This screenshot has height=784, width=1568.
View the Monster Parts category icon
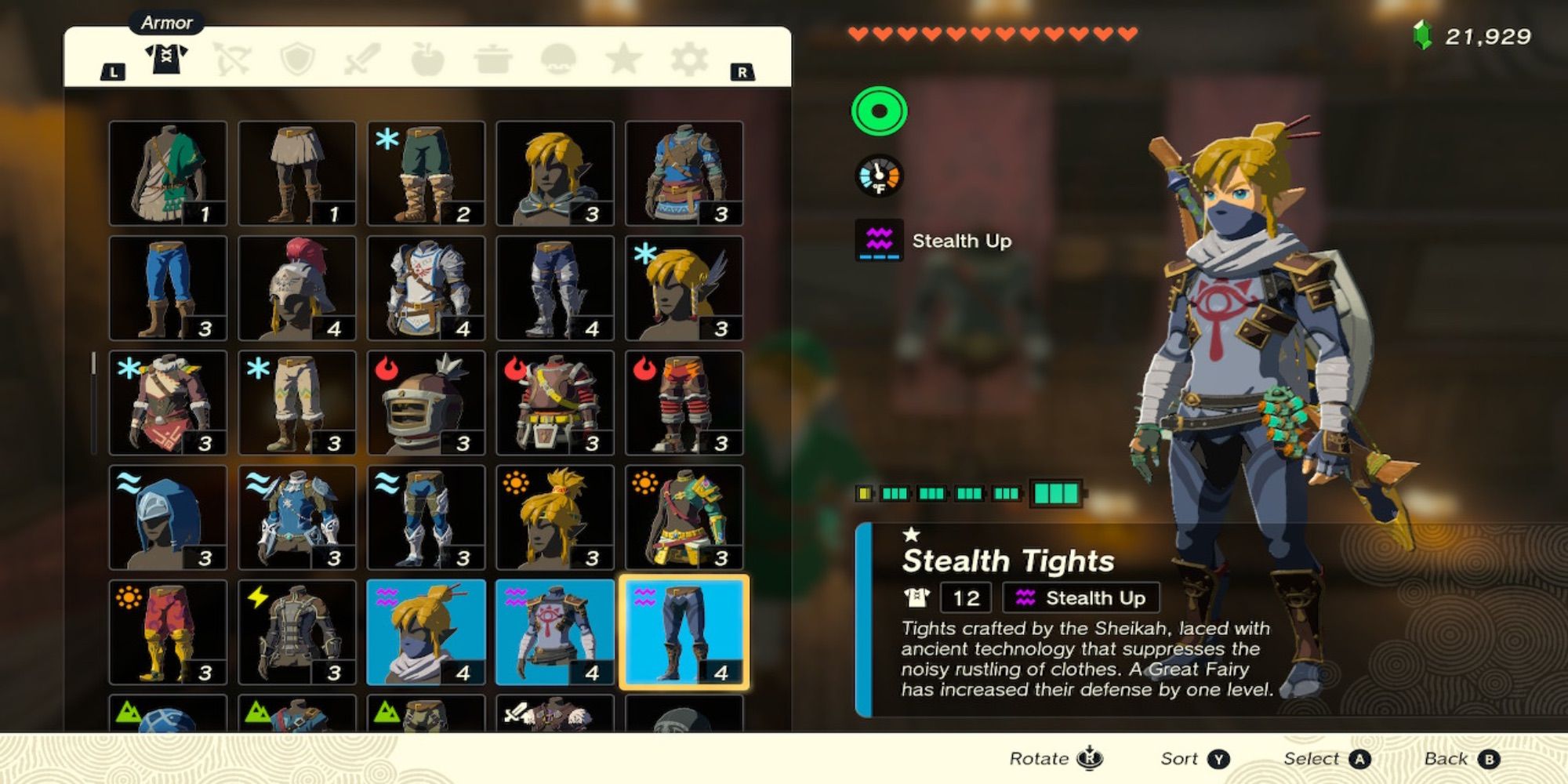tap(557, 59)
